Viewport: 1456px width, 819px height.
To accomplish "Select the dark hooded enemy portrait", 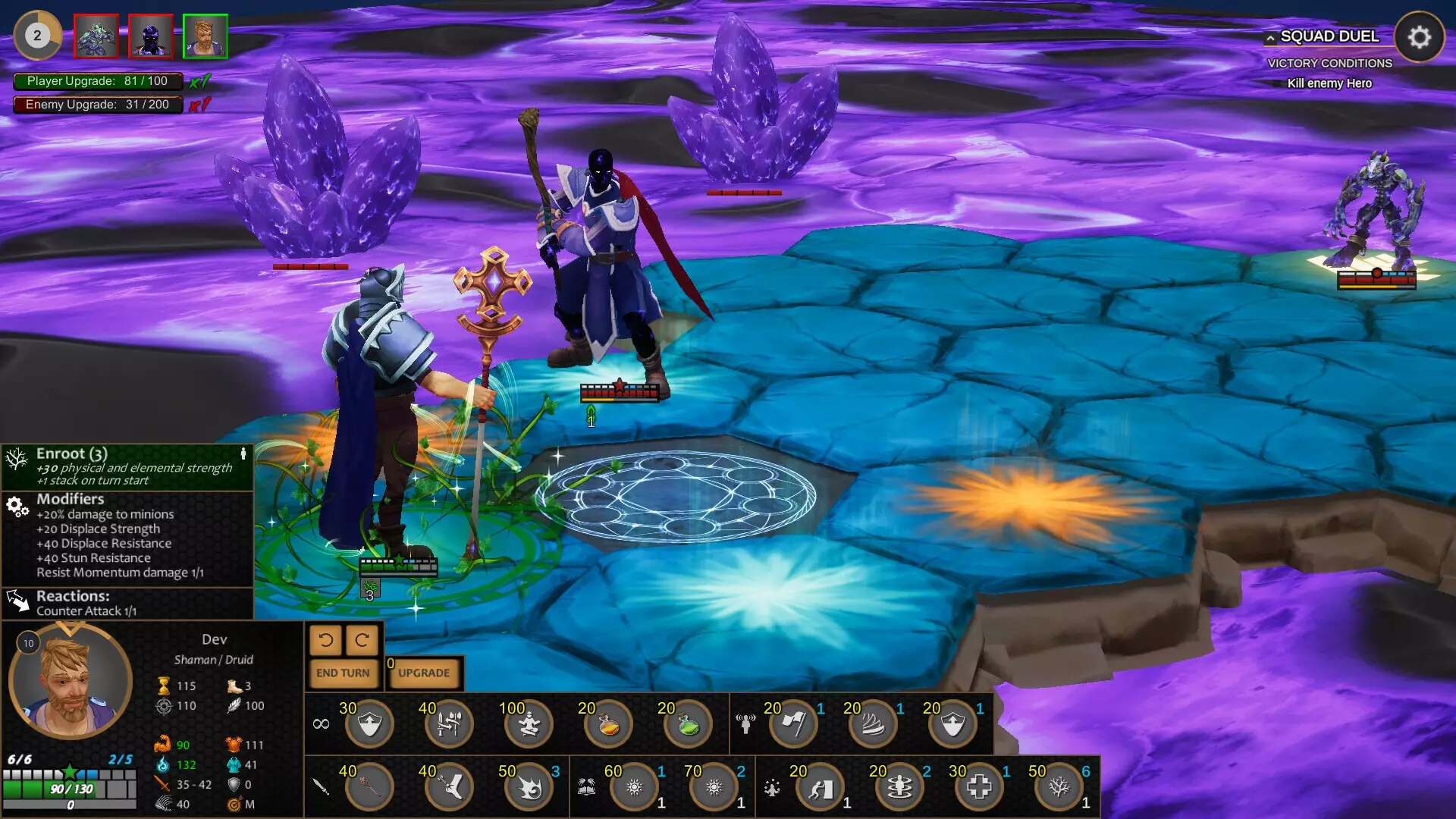I will (x=151, y=36).
